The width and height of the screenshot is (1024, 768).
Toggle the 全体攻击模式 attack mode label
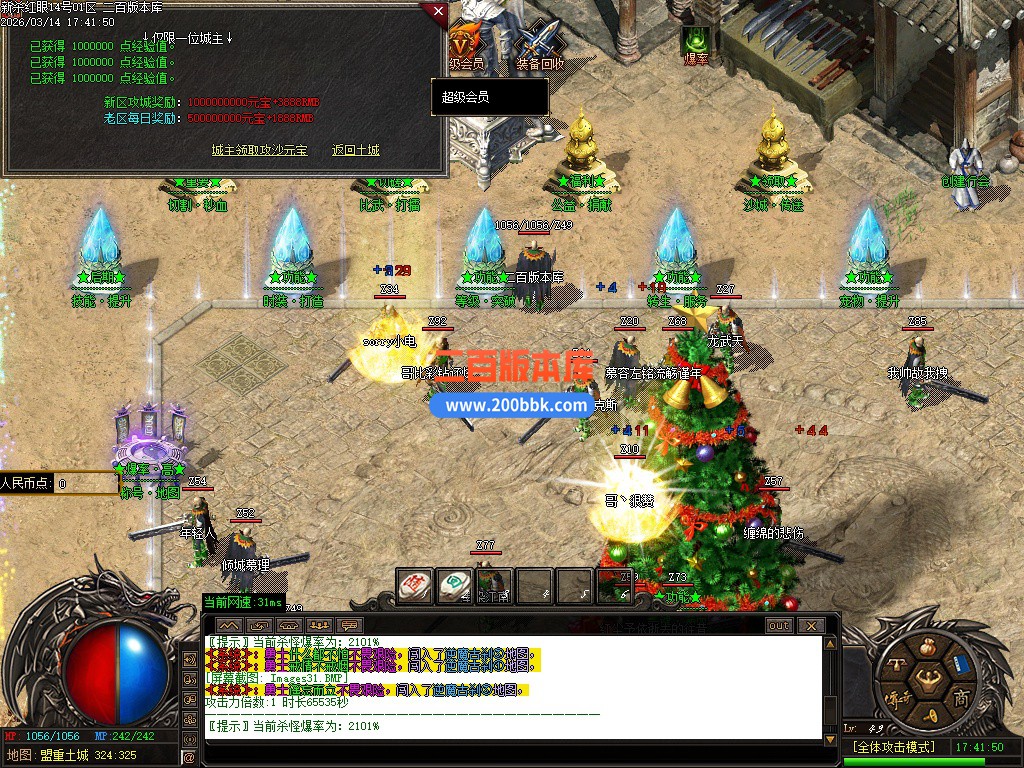[x=893, y=747]
